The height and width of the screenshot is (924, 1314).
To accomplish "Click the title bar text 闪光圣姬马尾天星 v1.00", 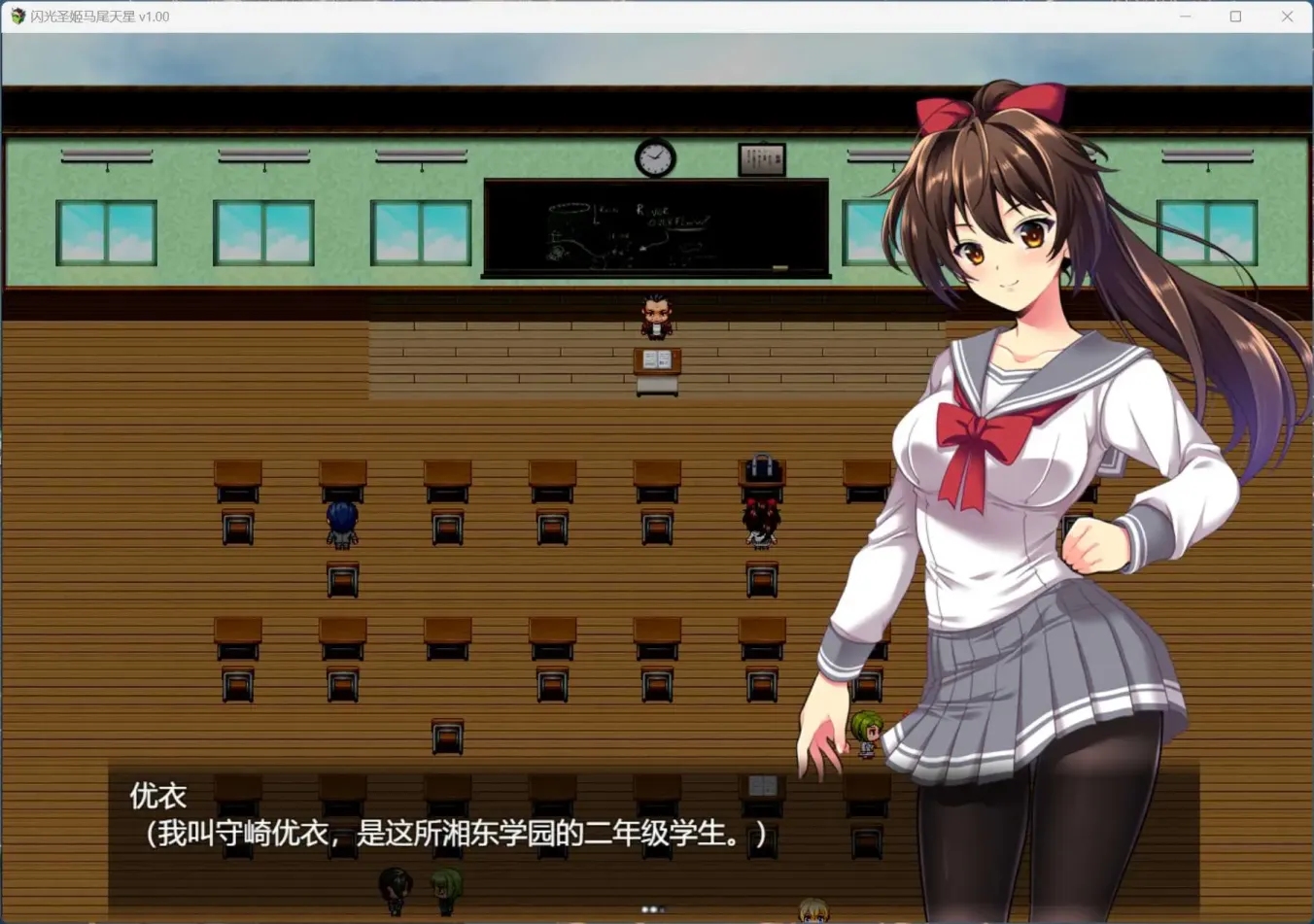I will [99, 17].
